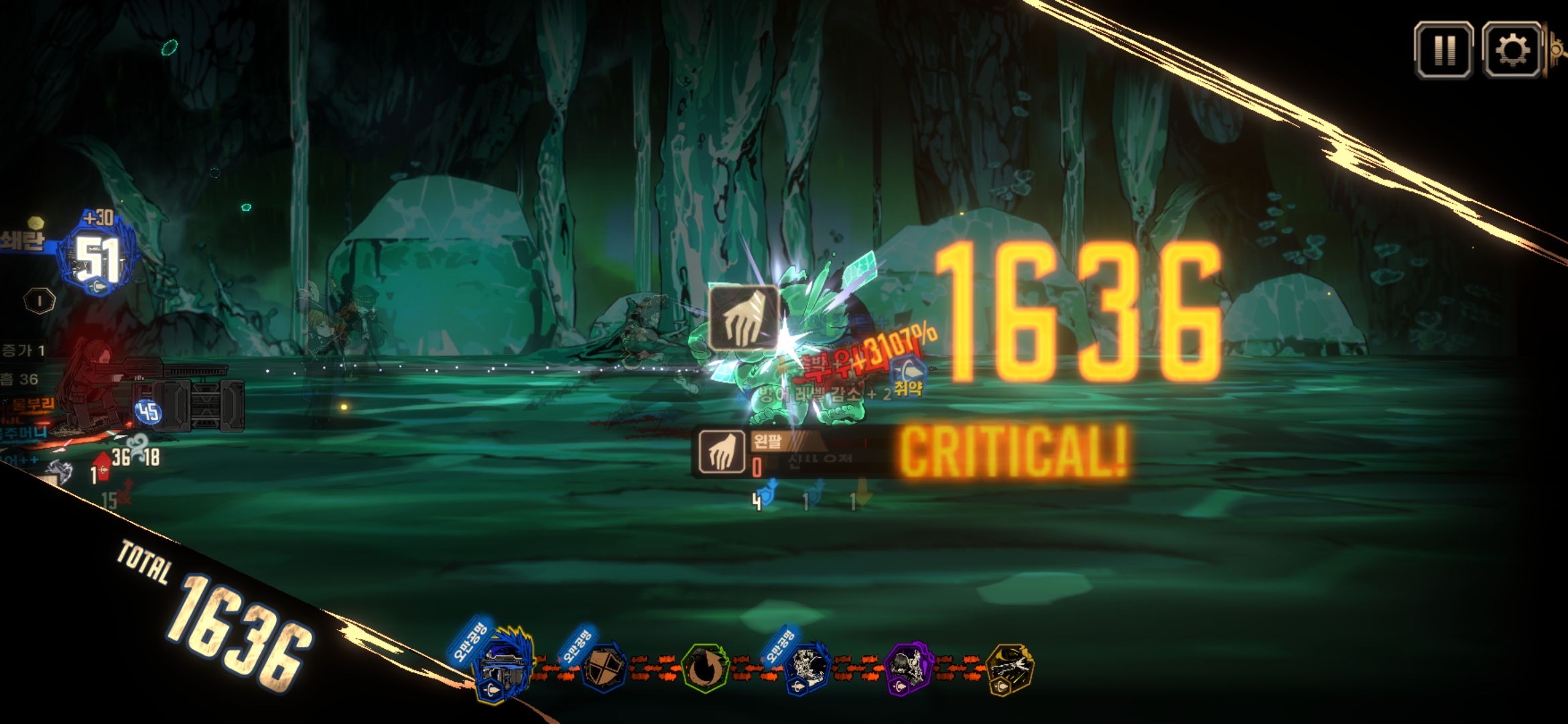Screen dimensions: 1568x724
Task: Pause the battle
Action: pos(1443,50)
